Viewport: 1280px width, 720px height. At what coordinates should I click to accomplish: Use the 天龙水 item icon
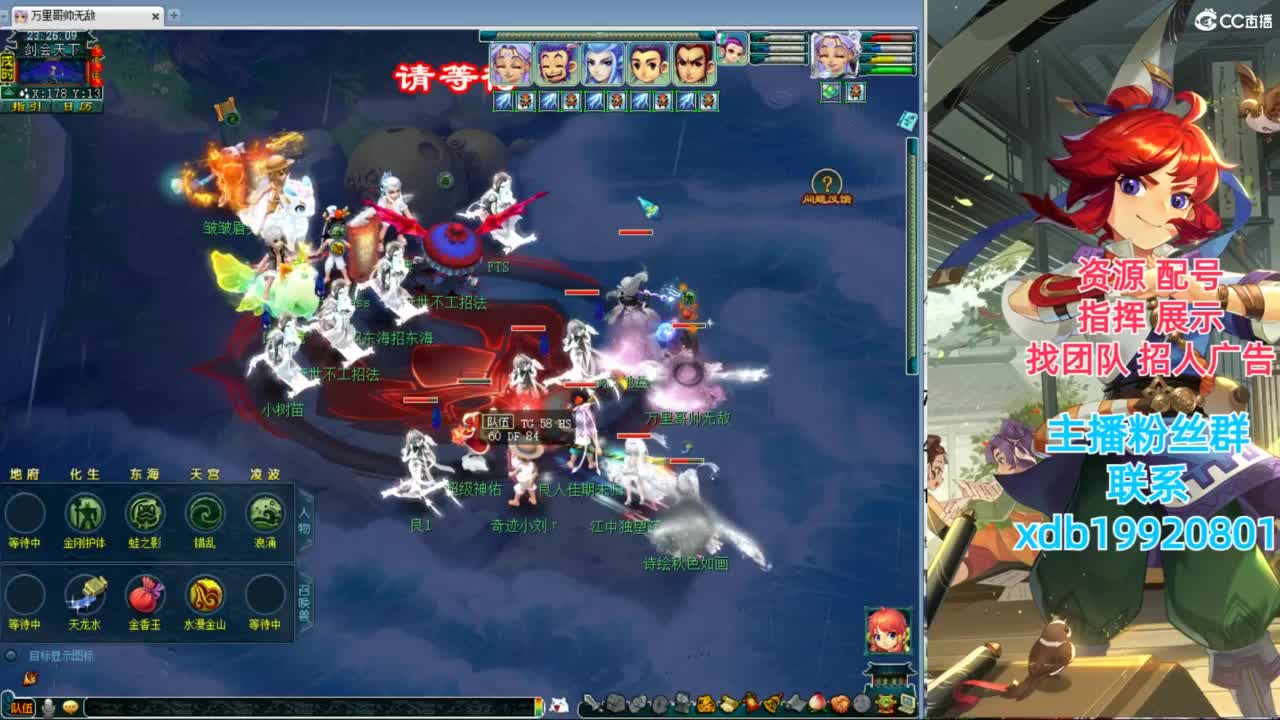pos(86,596)
